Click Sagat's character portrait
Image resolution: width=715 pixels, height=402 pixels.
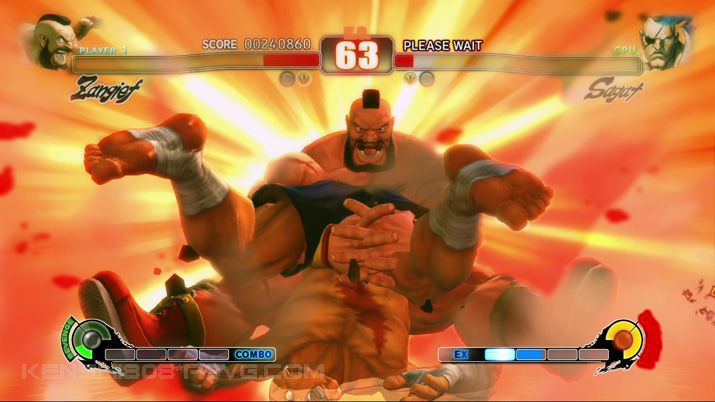664,42
